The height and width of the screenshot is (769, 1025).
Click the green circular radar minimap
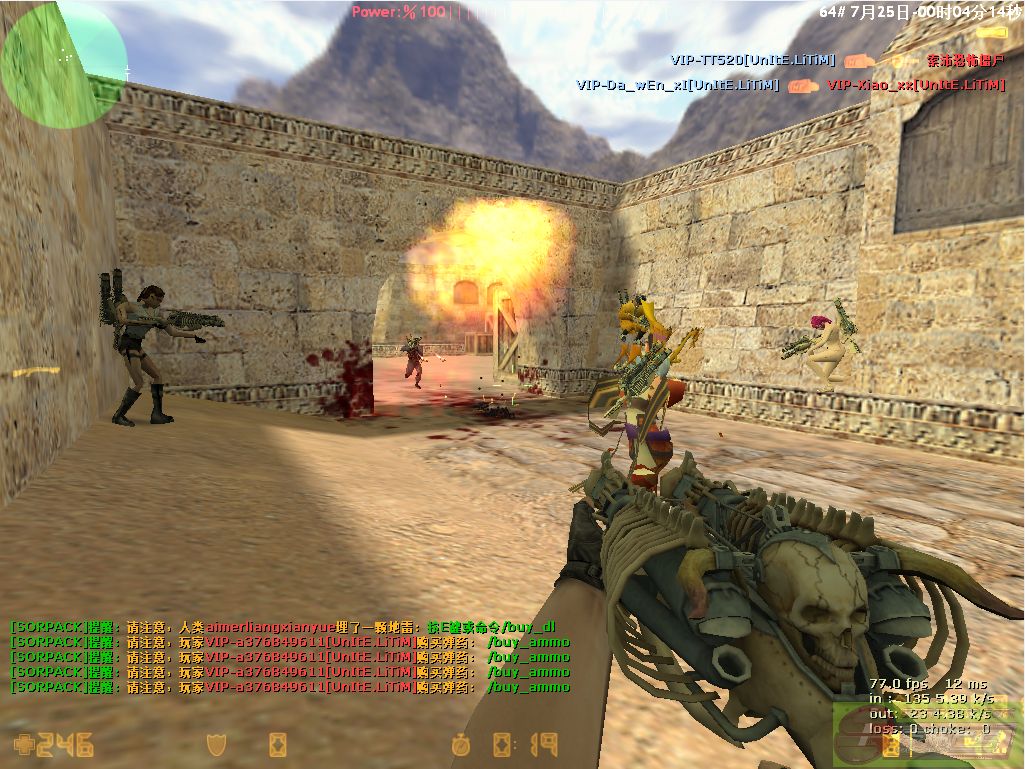63,64
